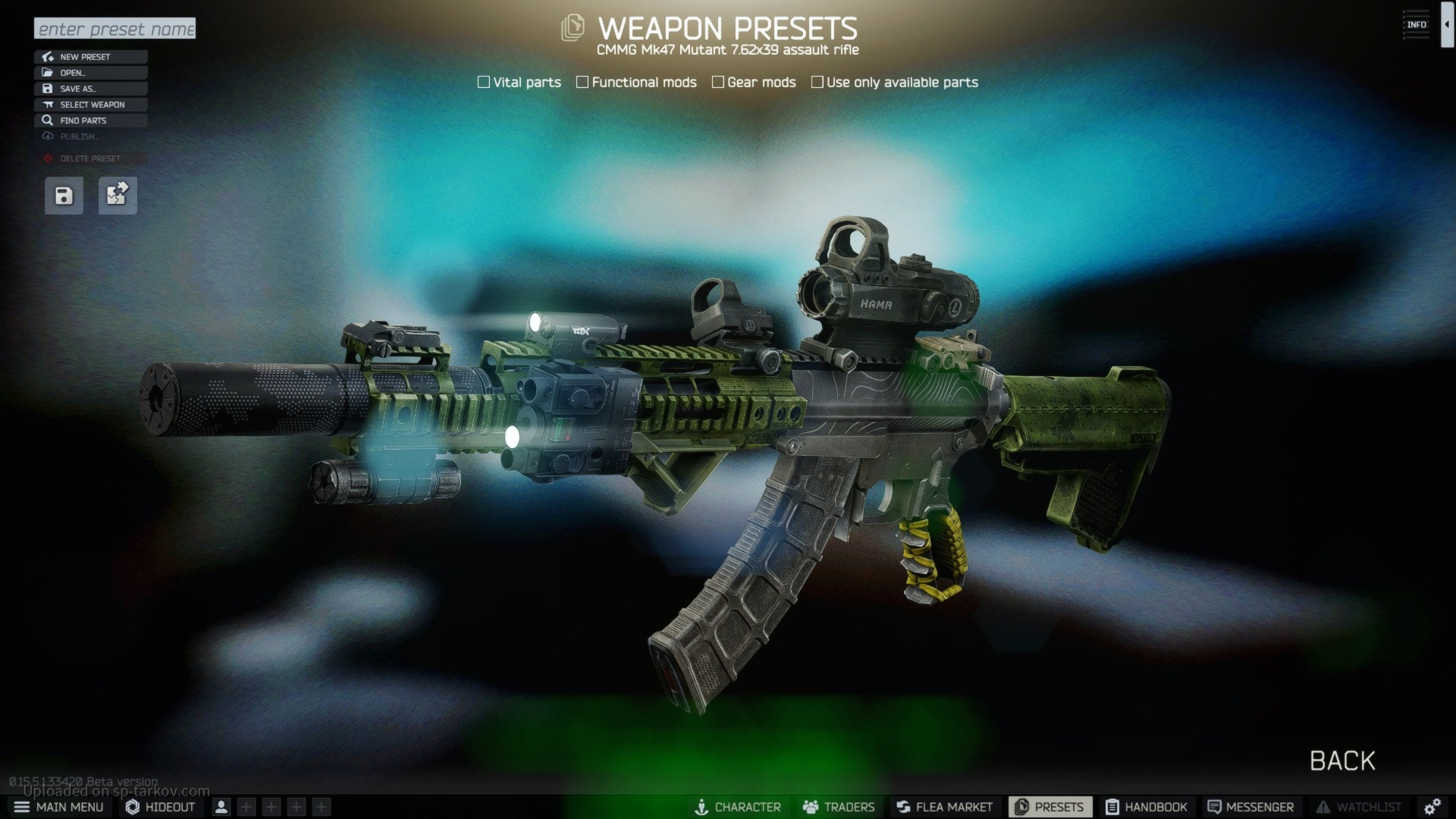Tick Use only available parts

[817, 82]
